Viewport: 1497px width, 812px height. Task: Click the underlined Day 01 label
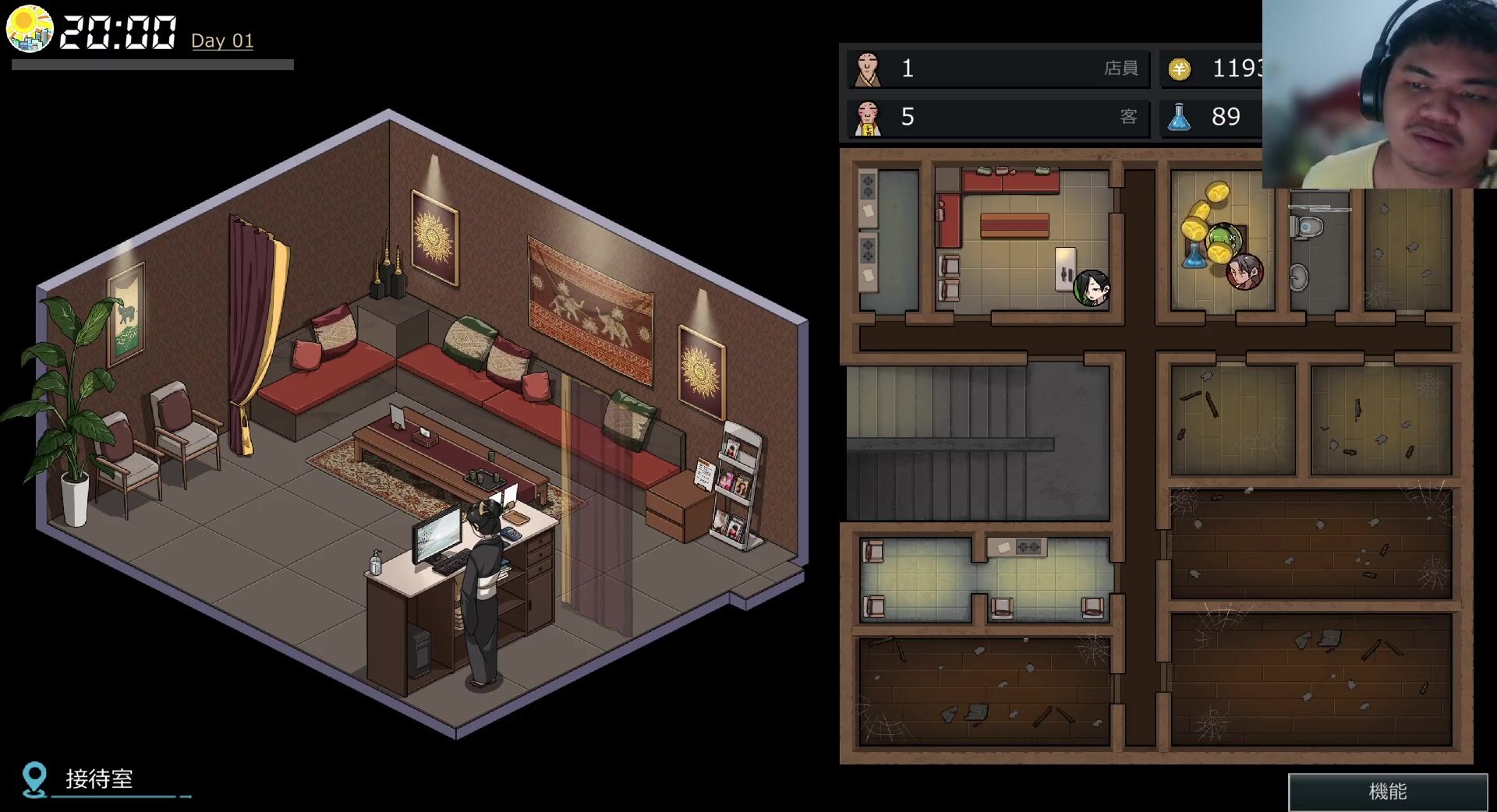click(x=222, y=41)
